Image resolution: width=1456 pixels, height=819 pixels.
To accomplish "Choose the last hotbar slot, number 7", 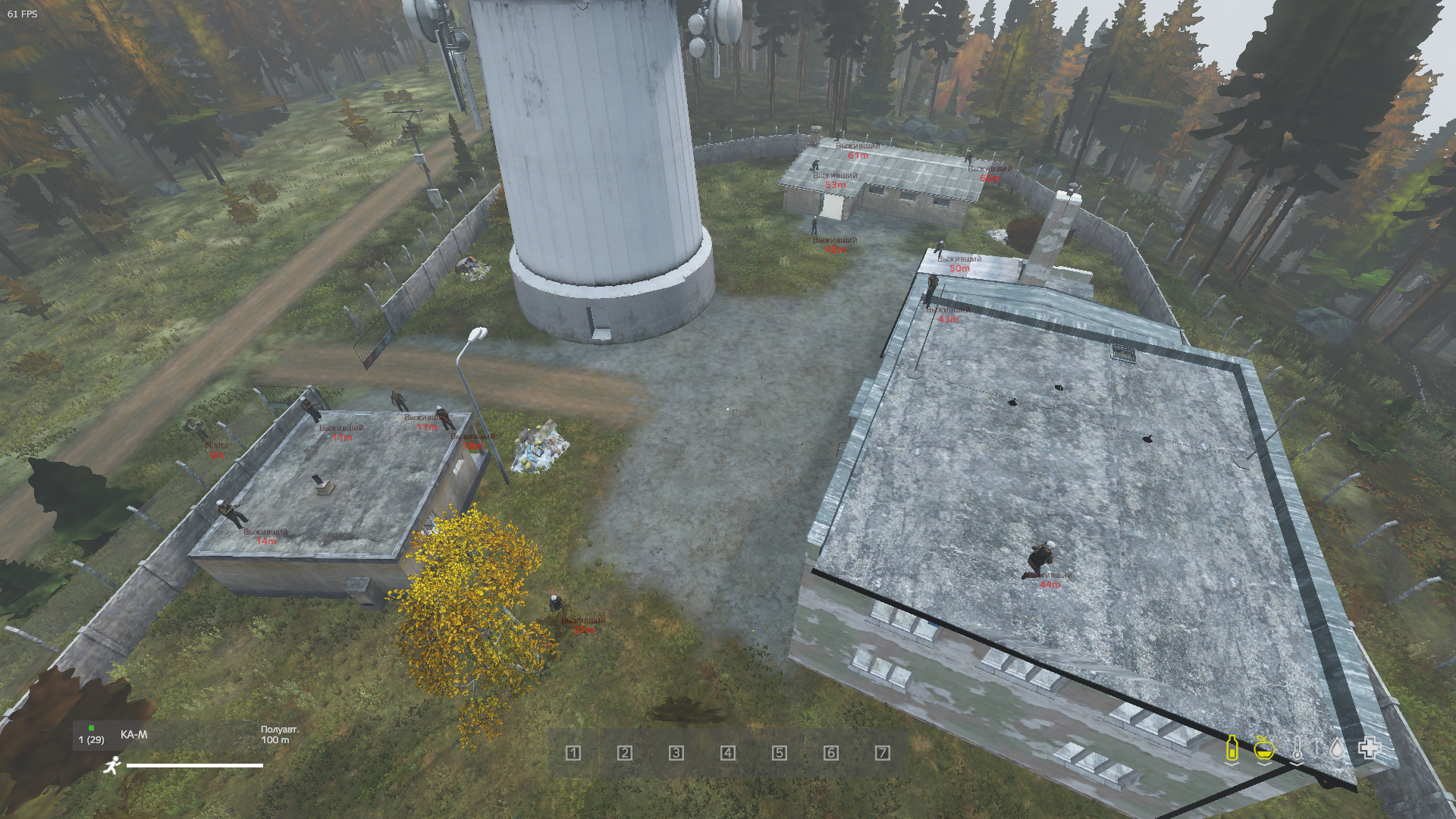I will 883,753.
